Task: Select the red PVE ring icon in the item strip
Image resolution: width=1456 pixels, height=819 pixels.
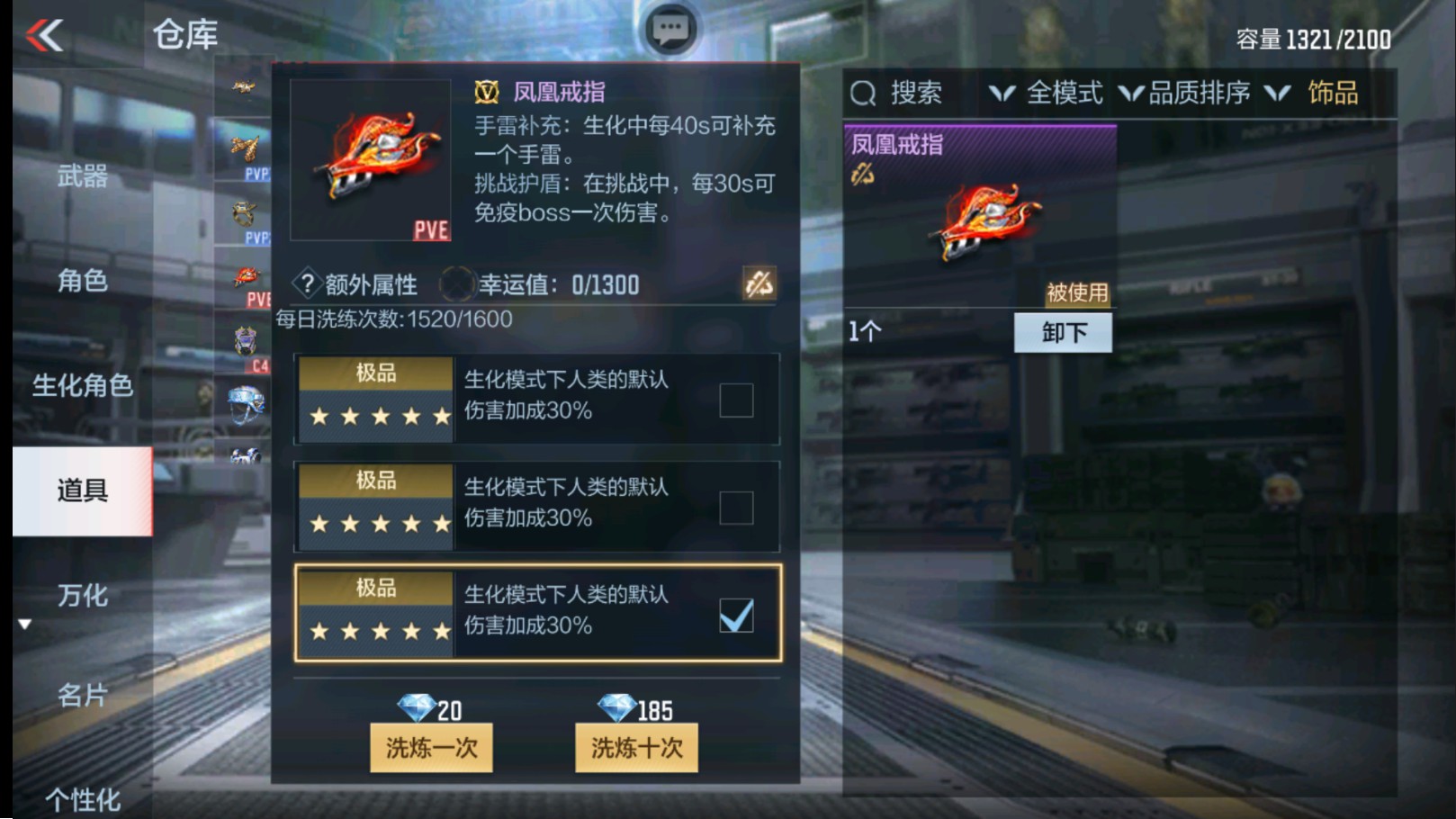Action: point(245,275)
